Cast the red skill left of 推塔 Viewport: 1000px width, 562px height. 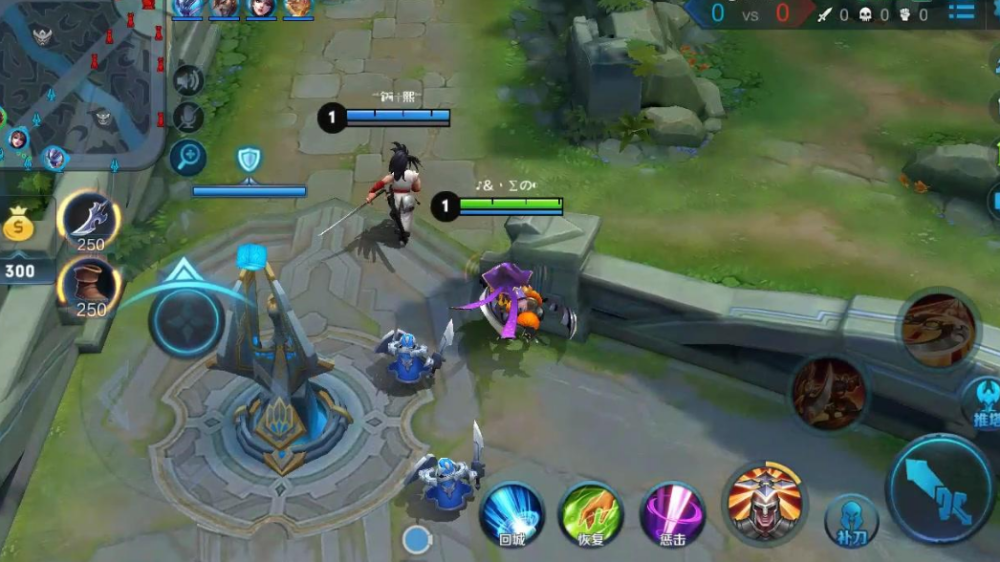(x=829, y=392)
